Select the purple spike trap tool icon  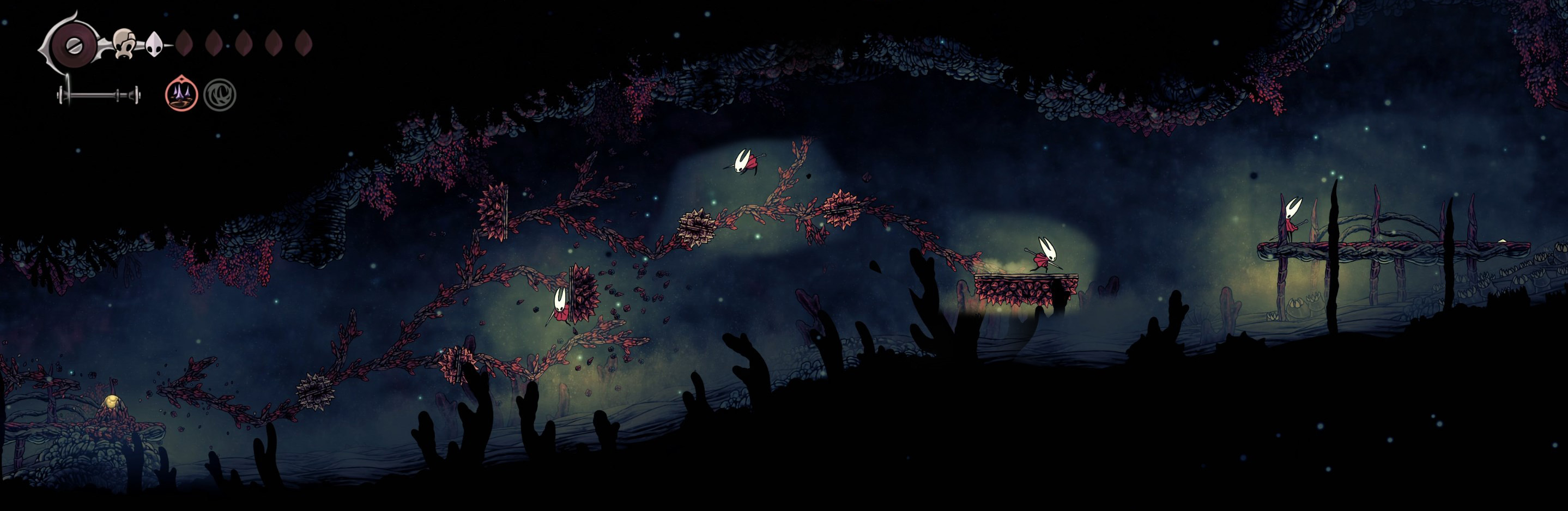[x=181, y=95]
